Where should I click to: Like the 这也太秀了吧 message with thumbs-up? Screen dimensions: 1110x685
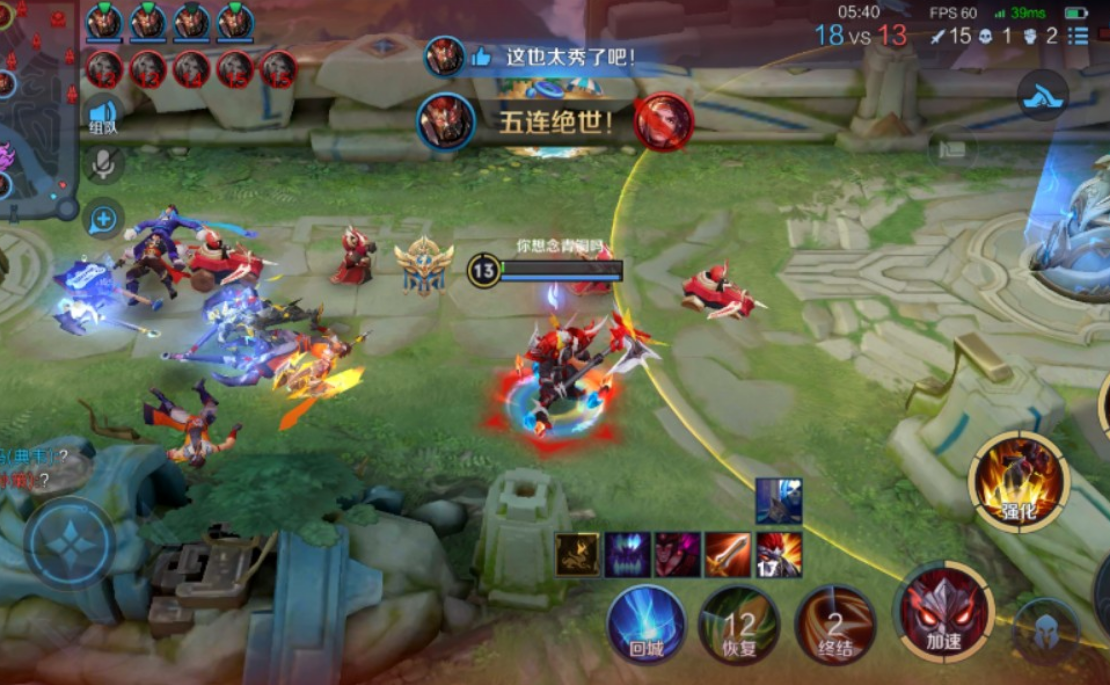(x=481, y=57)
